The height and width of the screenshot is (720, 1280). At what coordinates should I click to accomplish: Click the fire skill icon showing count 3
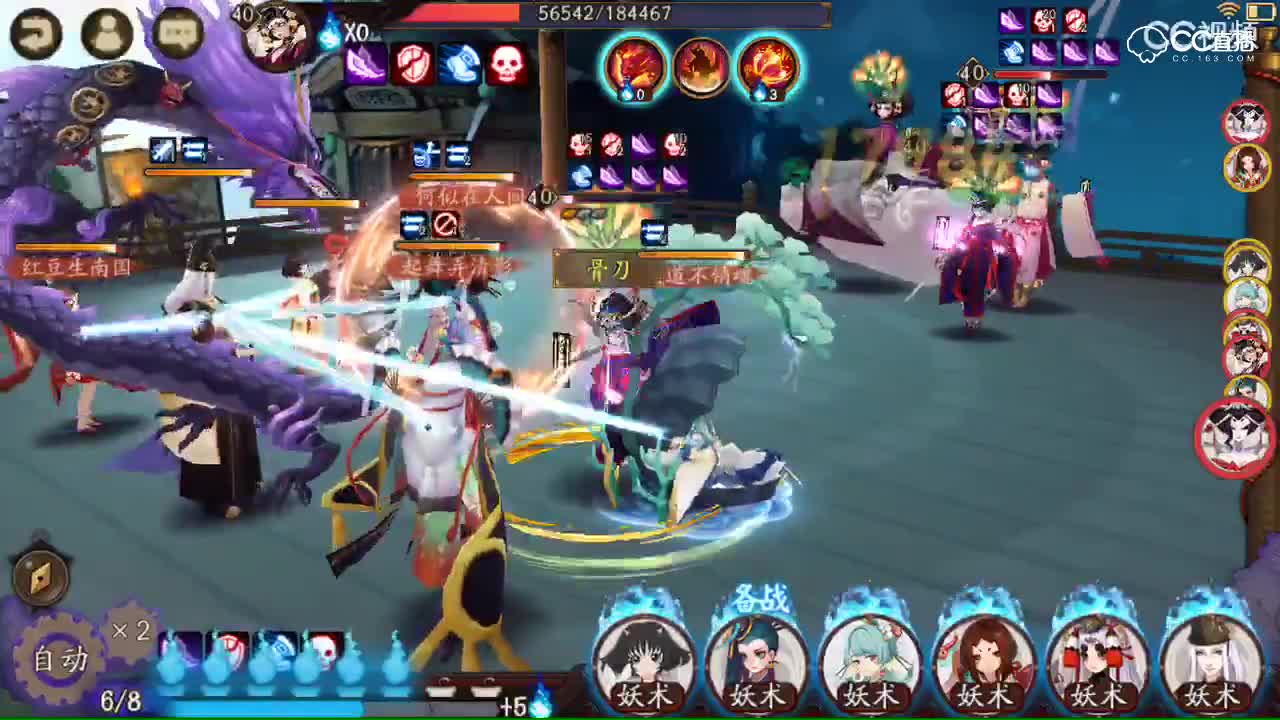[769, 68]
